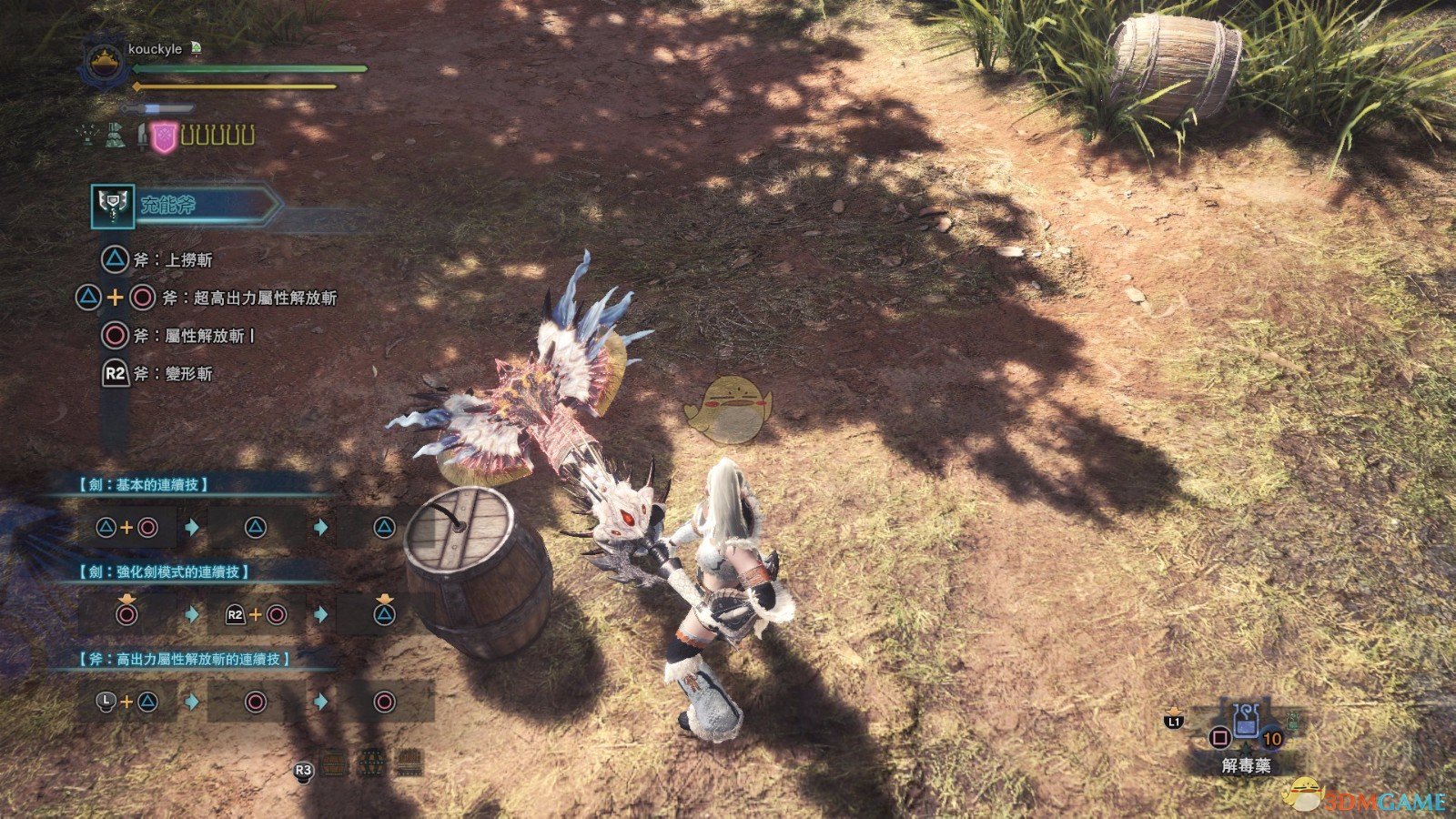1456x819 pixels.
Task: Select the riveted barrel icon in the bottom tray
Action: [x=370, y=763]
